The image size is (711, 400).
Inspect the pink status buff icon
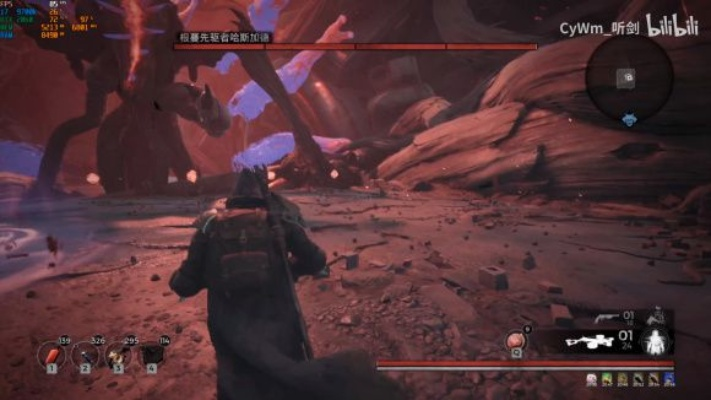pyautogui.click(x=592, y=379)
